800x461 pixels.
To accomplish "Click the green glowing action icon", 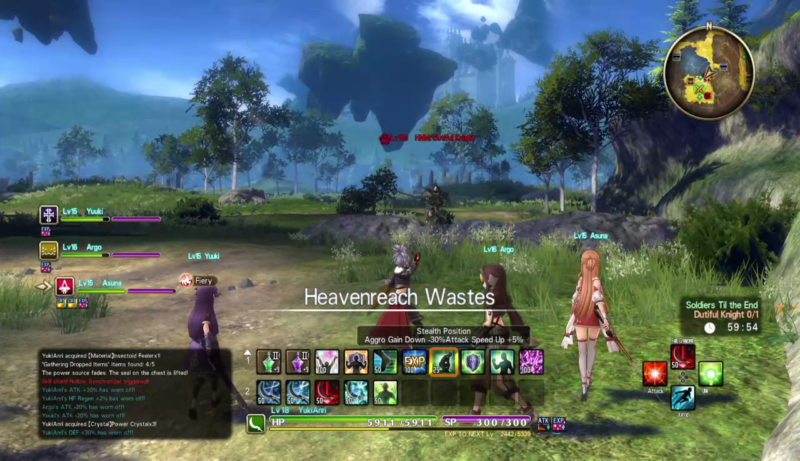I will coord(710,374).
